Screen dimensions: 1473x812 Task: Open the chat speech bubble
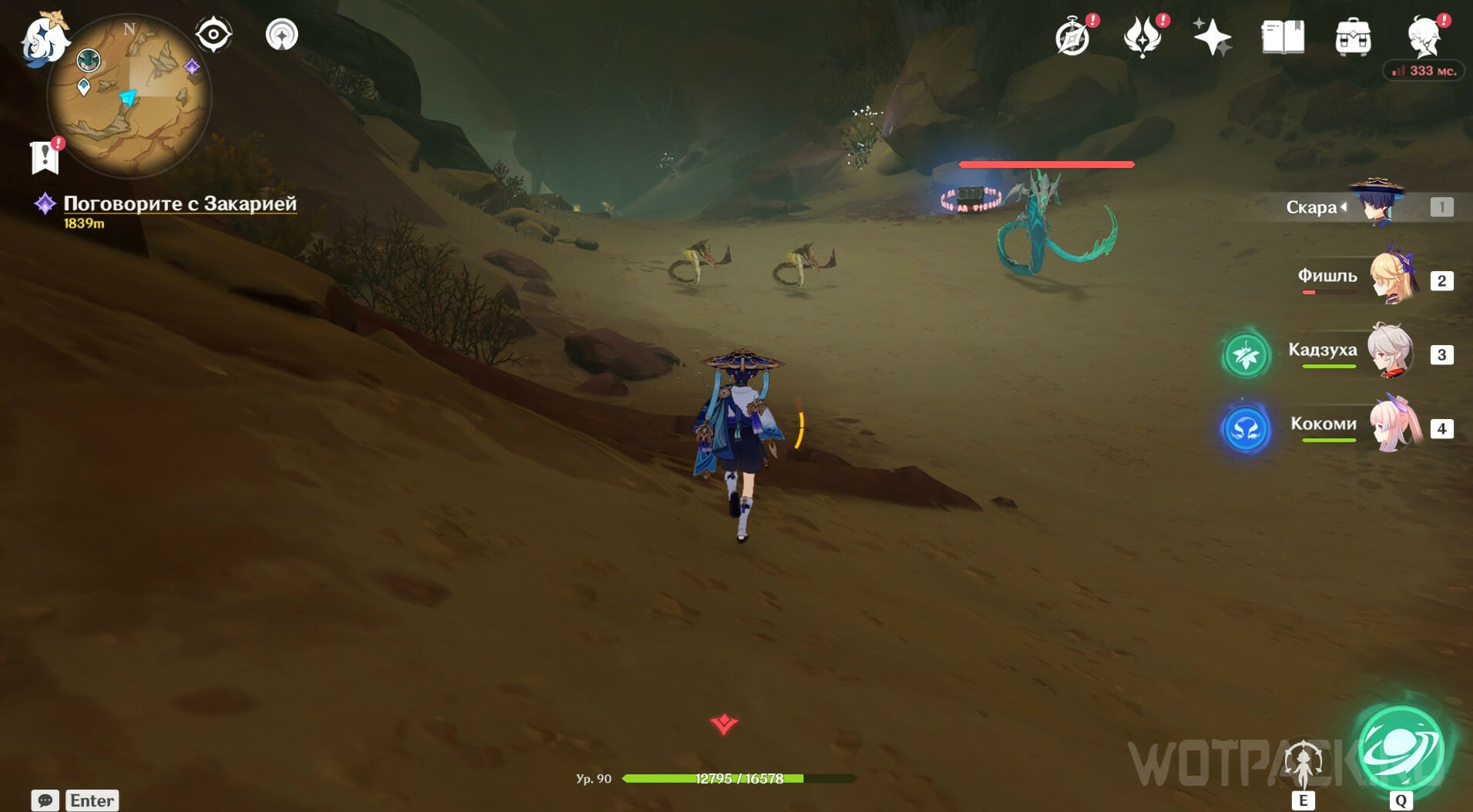45,800
